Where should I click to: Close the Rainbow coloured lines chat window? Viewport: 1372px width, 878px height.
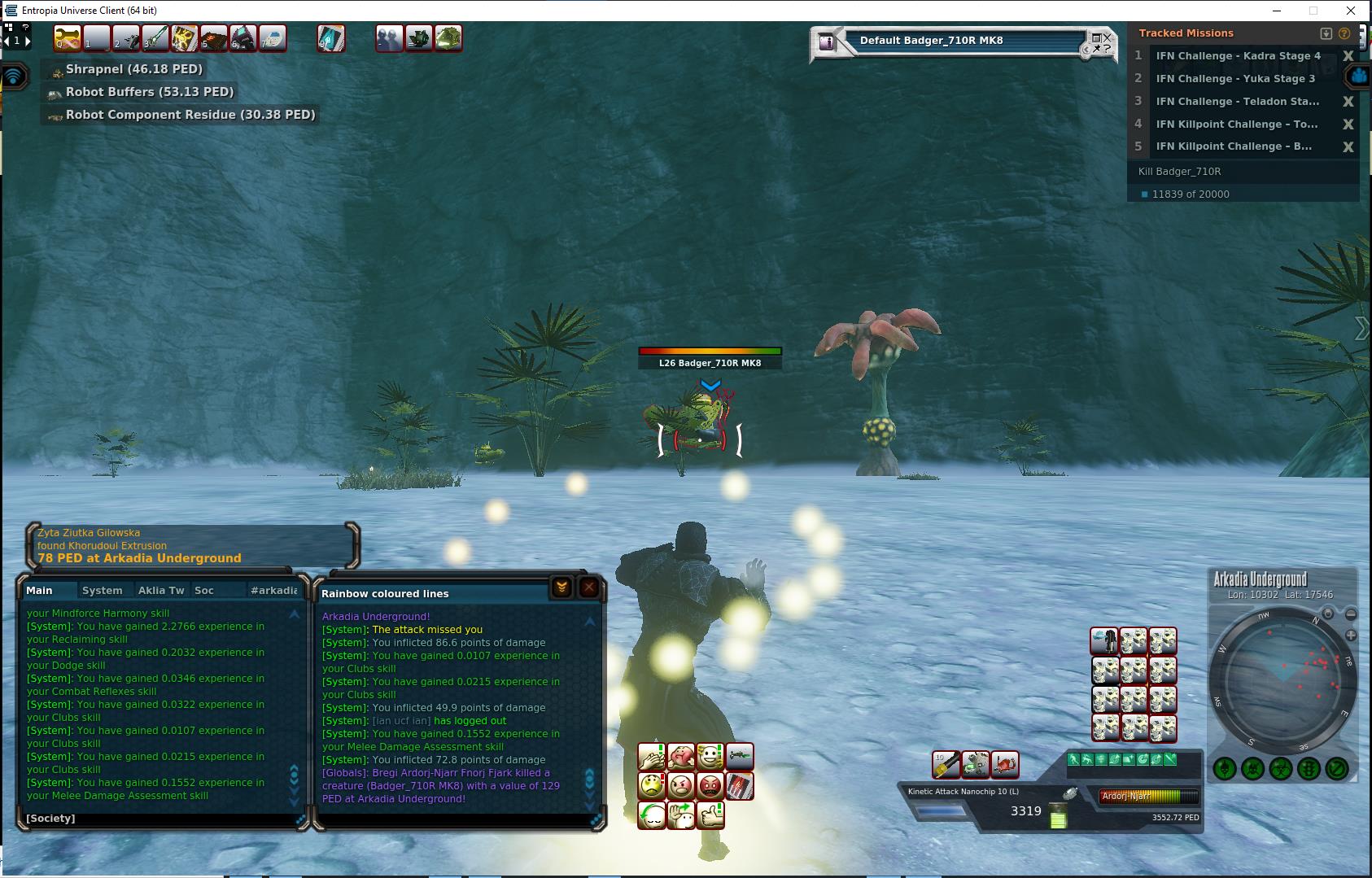point(589,587)
